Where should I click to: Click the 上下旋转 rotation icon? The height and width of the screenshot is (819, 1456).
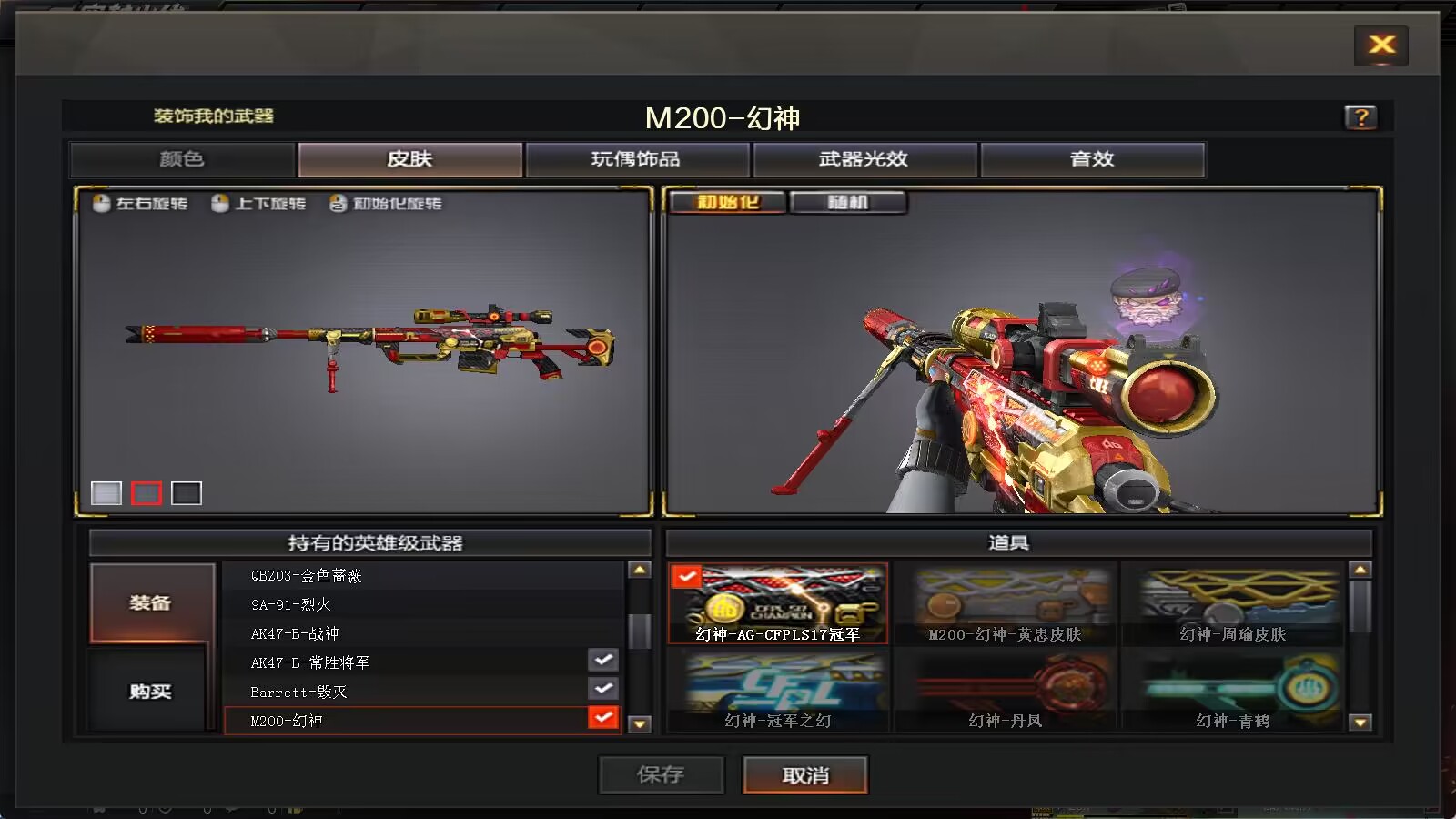coord(218,204)
